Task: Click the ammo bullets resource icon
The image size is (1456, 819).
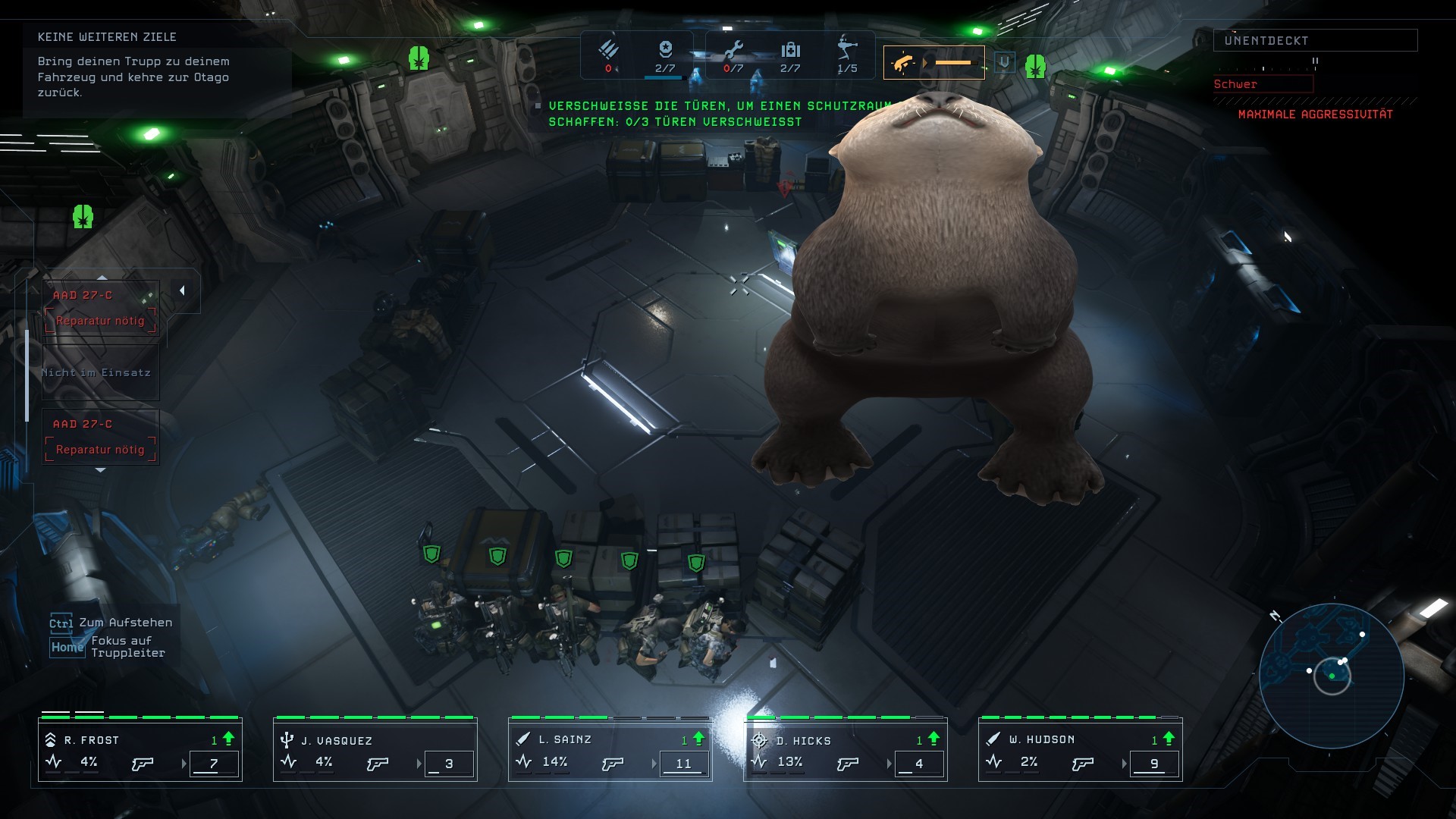Action: click(608, 50)
